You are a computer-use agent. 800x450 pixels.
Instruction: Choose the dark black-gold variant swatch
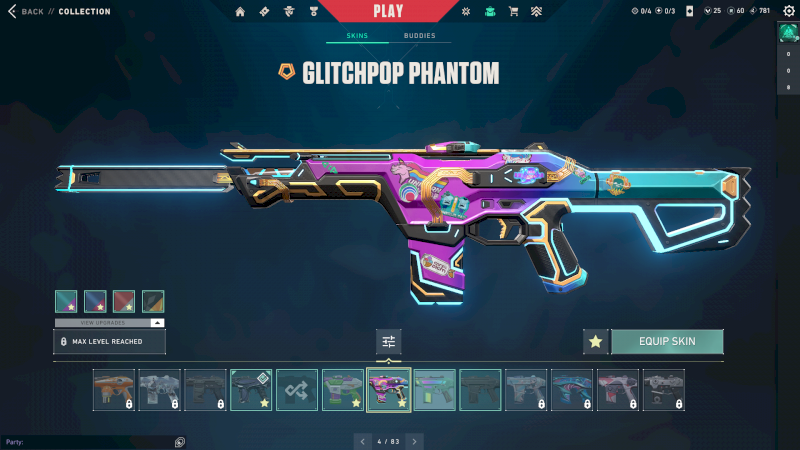tap(153, 301)
